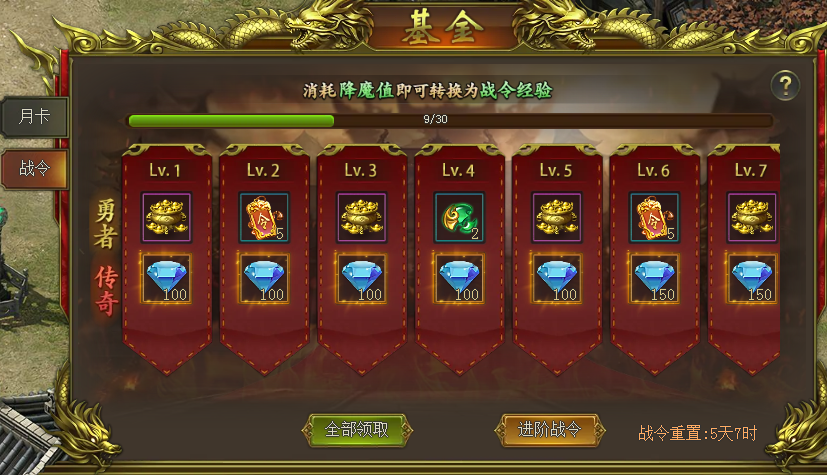Choose the Lv.7 blue diamond reward

pyautogui.click(x=752, y=279)
